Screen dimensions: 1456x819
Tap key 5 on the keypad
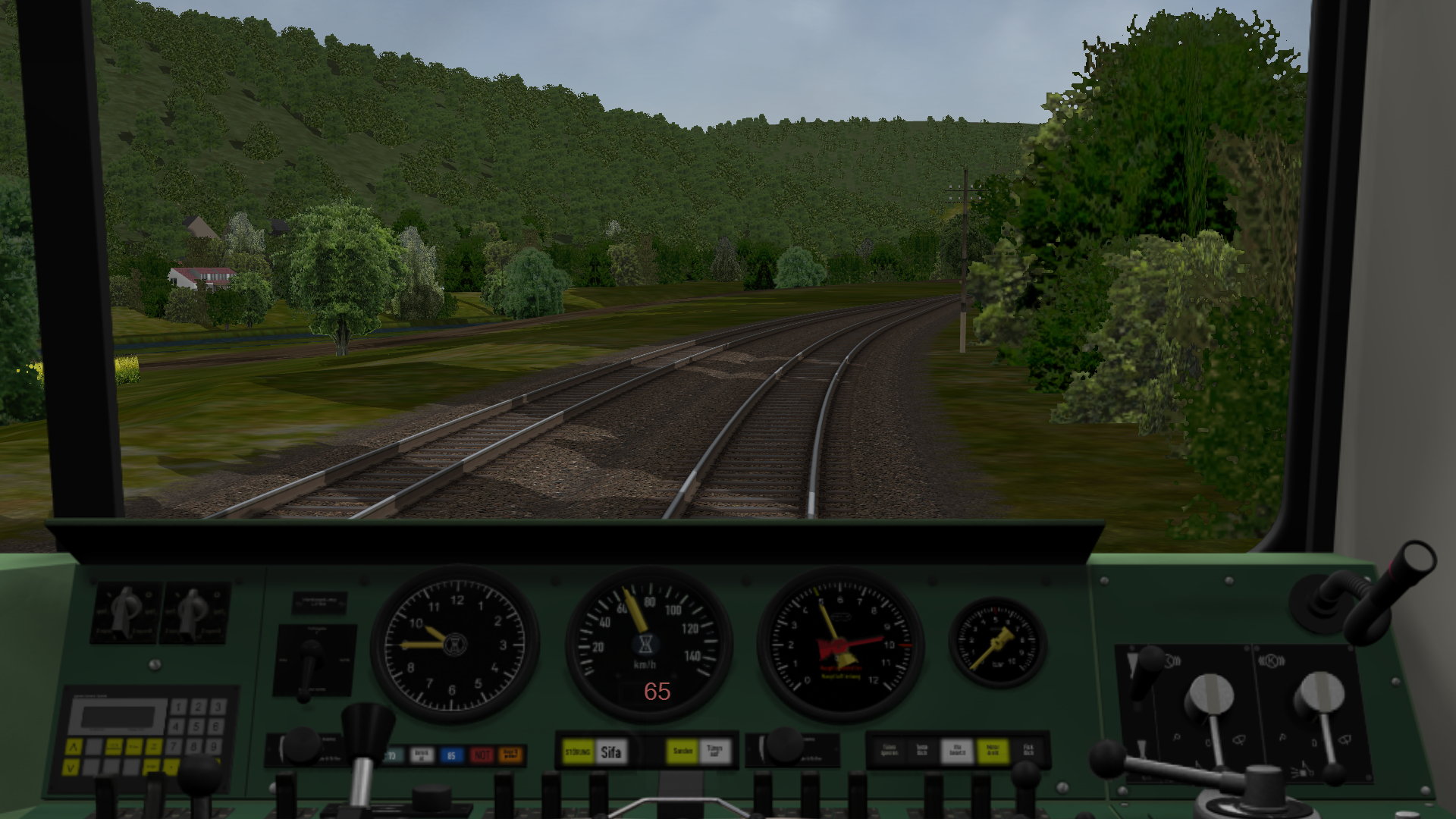pos(197,726)
